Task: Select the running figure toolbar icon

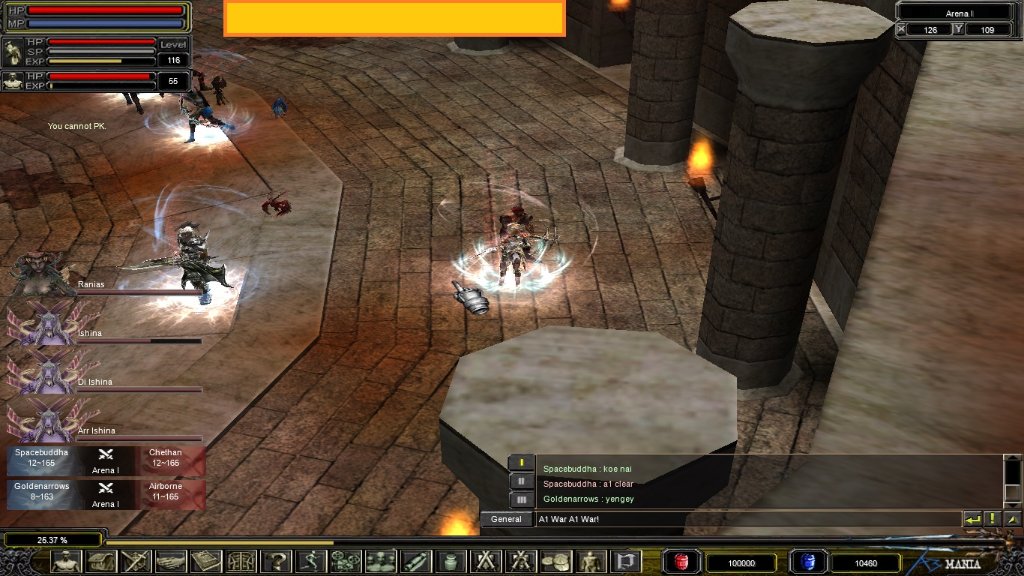Action: coord(310,562)
